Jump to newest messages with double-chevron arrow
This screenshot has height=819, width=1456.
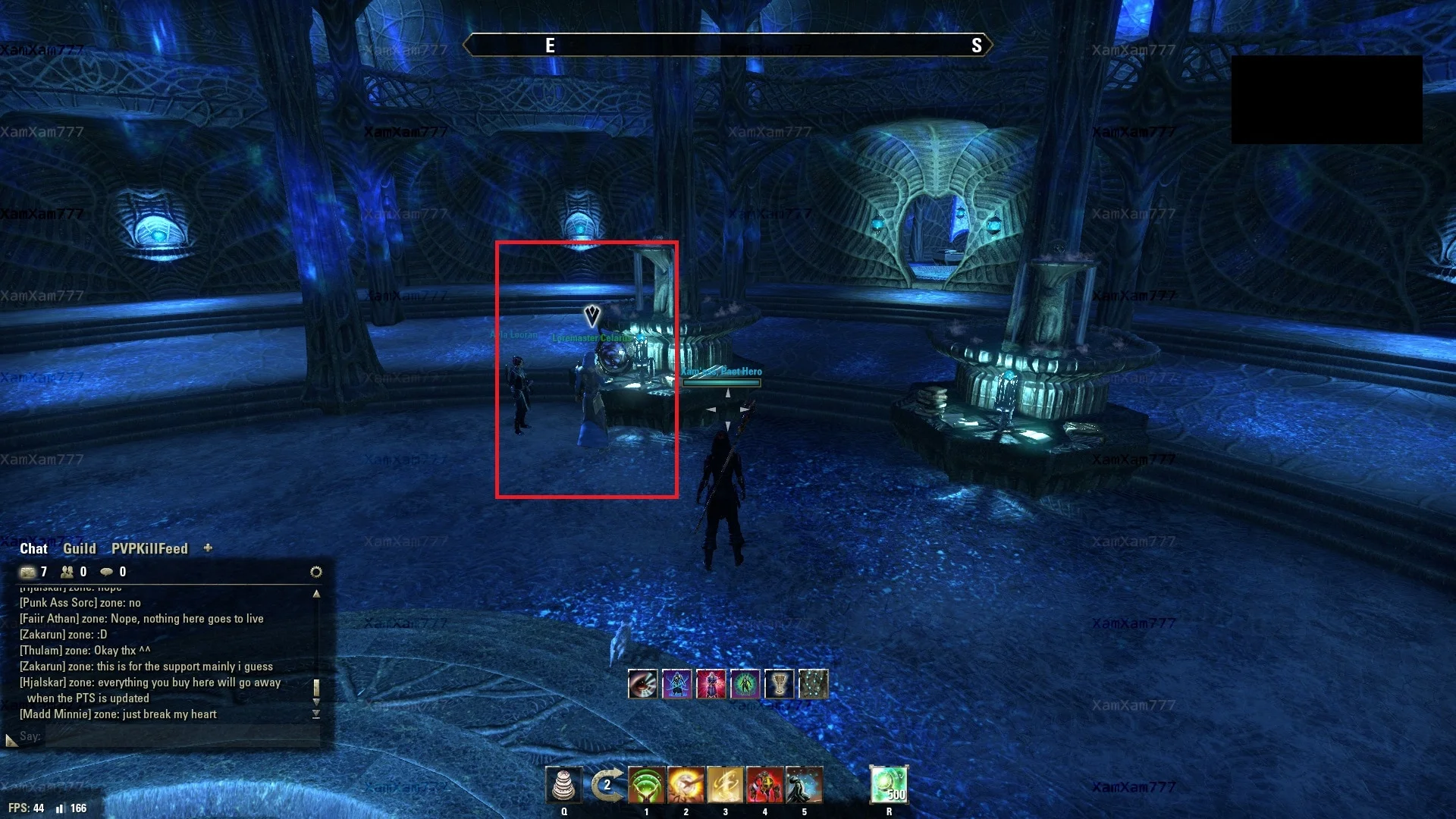coord(316,713)
